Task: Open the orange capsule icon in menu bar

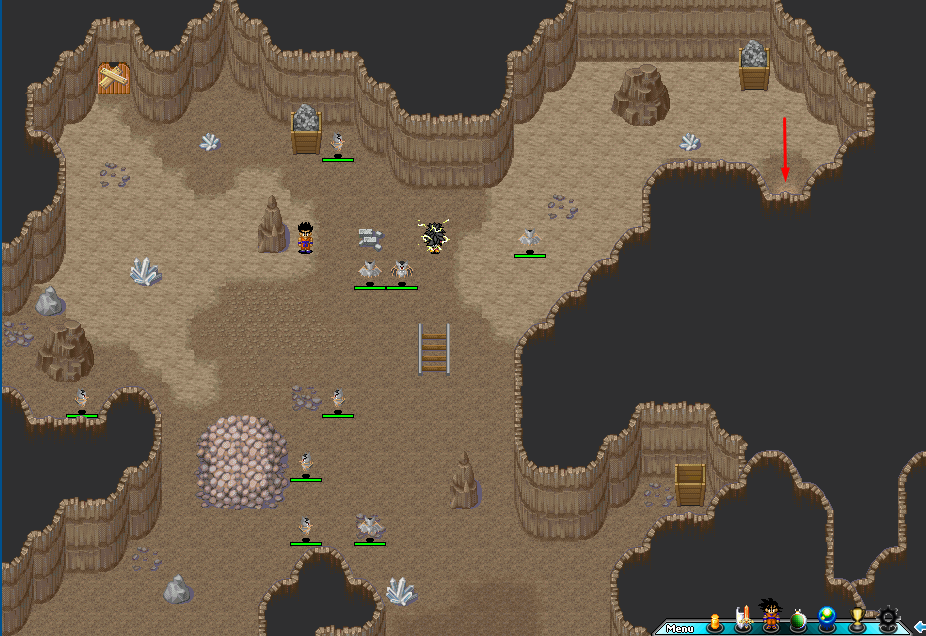Action: coord(714,621)
